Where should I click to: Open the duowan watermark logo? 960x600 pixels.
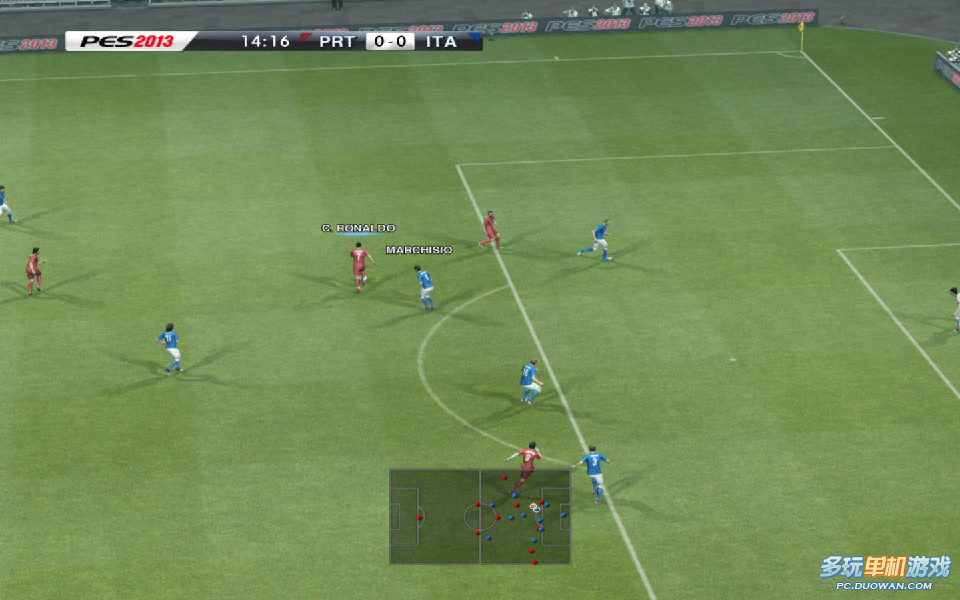pos(884,570)
